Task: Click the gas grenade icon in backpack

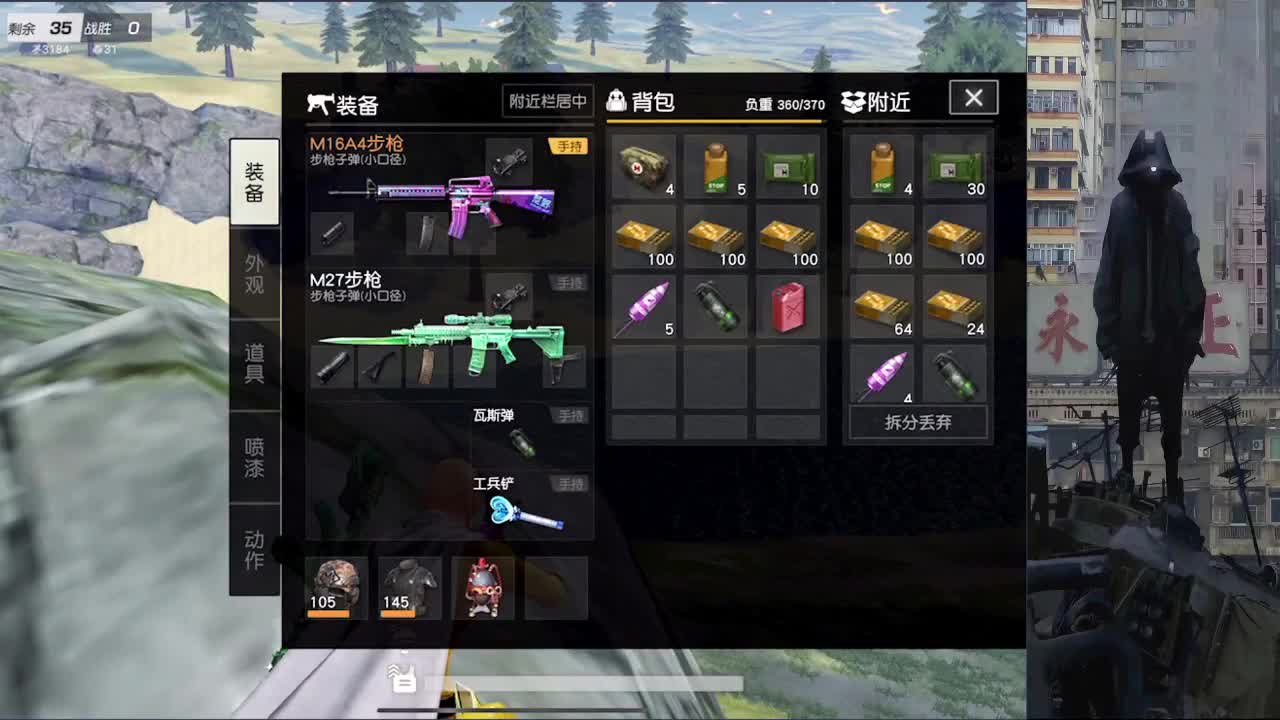Action: [x=717, y=307]
